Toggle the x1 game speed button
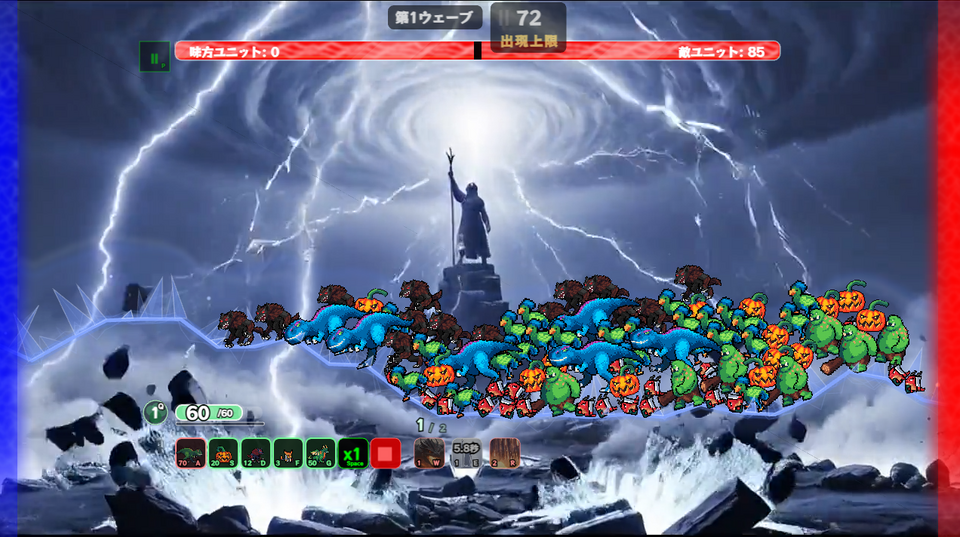Image resolution: width=960 pixels, height=537 pixels. click(x=352, y=453)
